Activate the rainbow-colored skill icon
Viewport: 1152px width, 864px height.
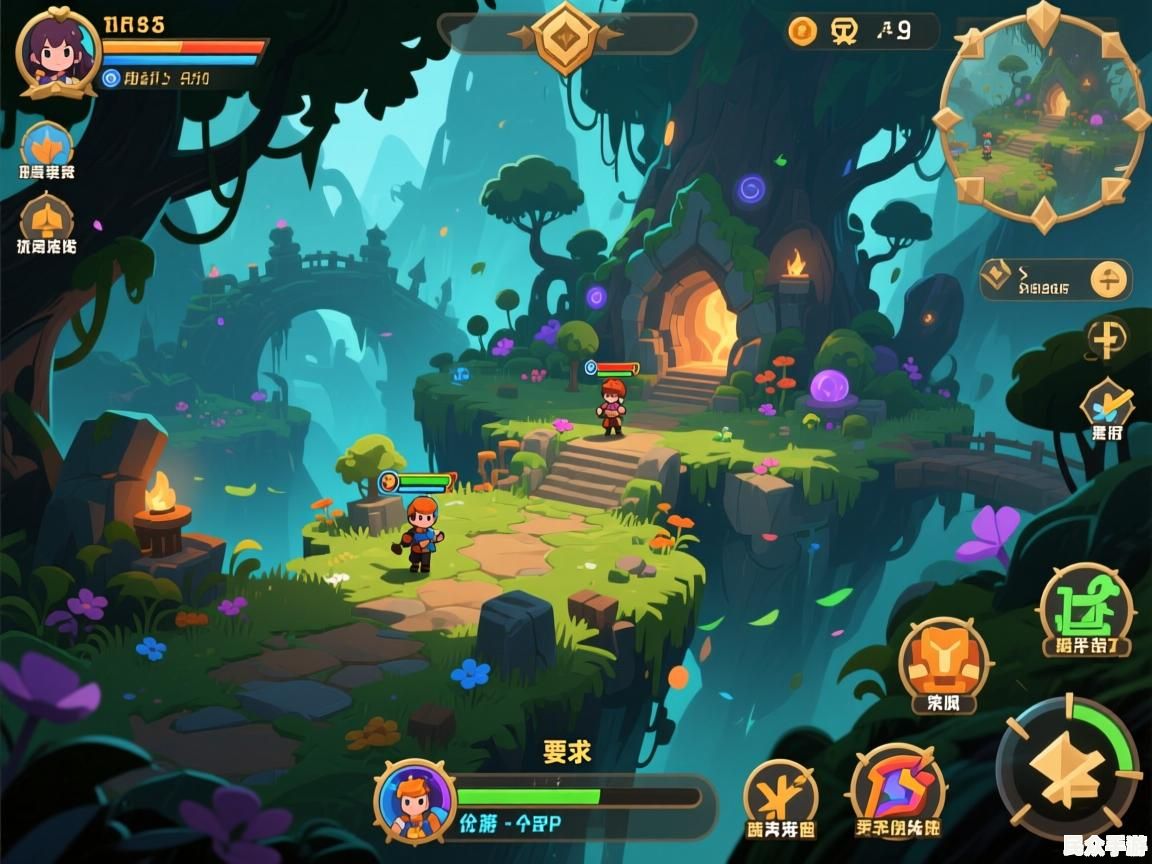[x=897, y=787]
